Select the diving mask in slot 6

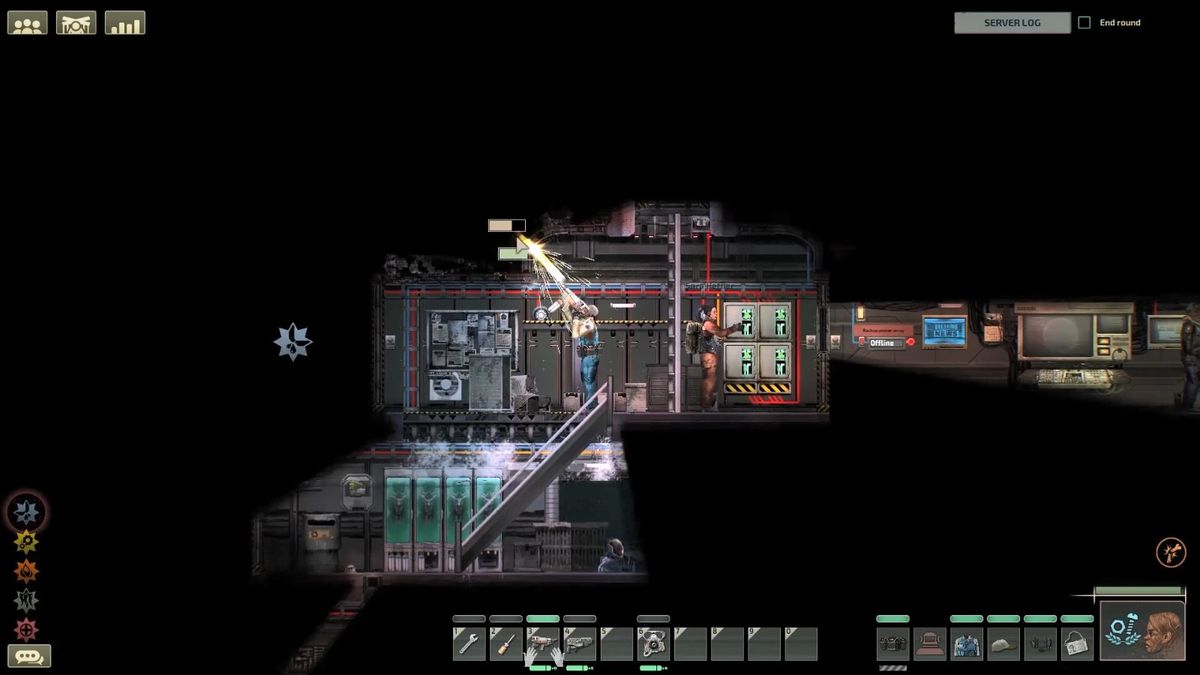point(653,643)
